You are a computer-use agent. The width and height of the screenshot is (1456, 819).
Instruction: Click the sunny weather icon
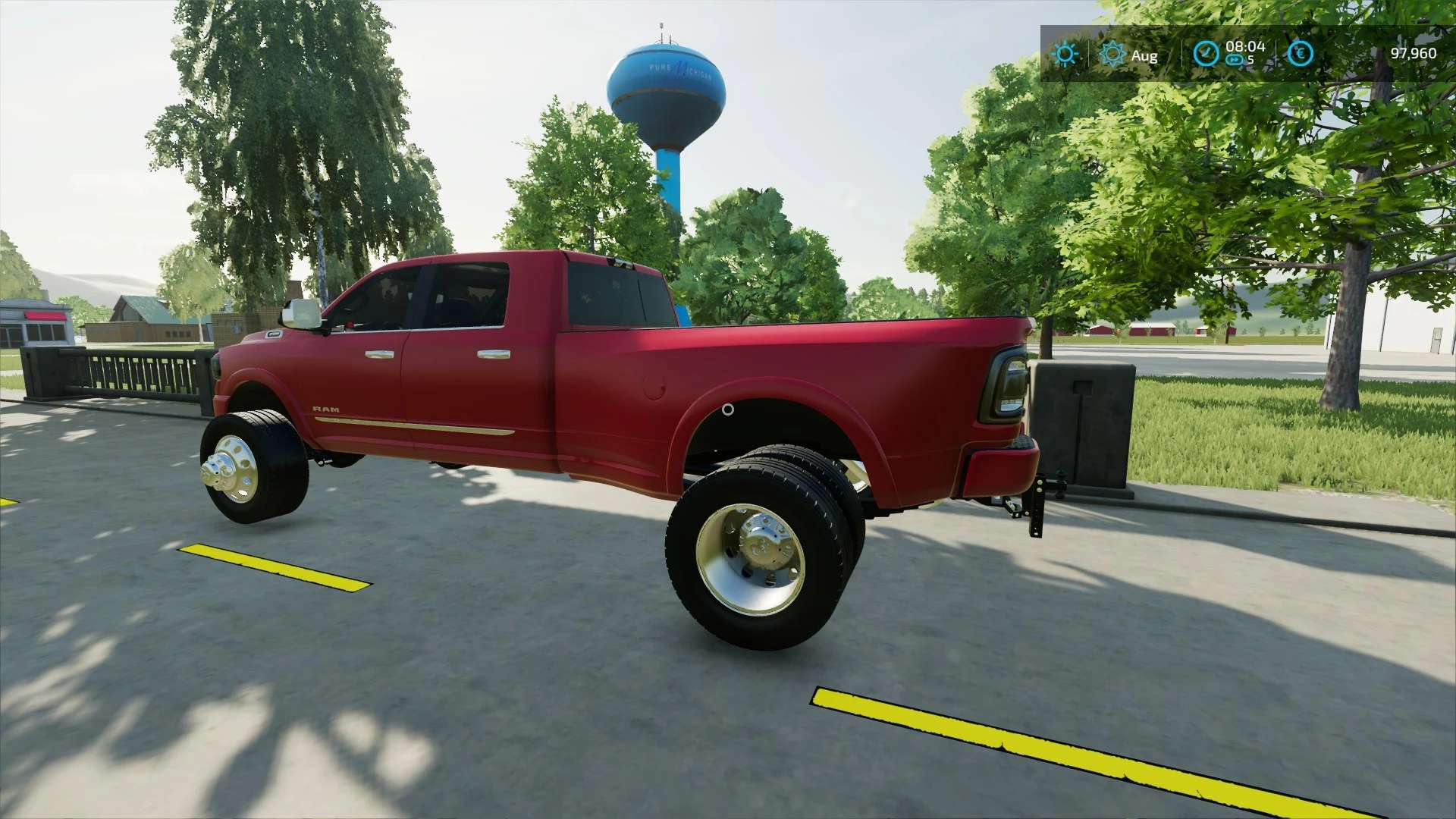tap(1065, 54)
